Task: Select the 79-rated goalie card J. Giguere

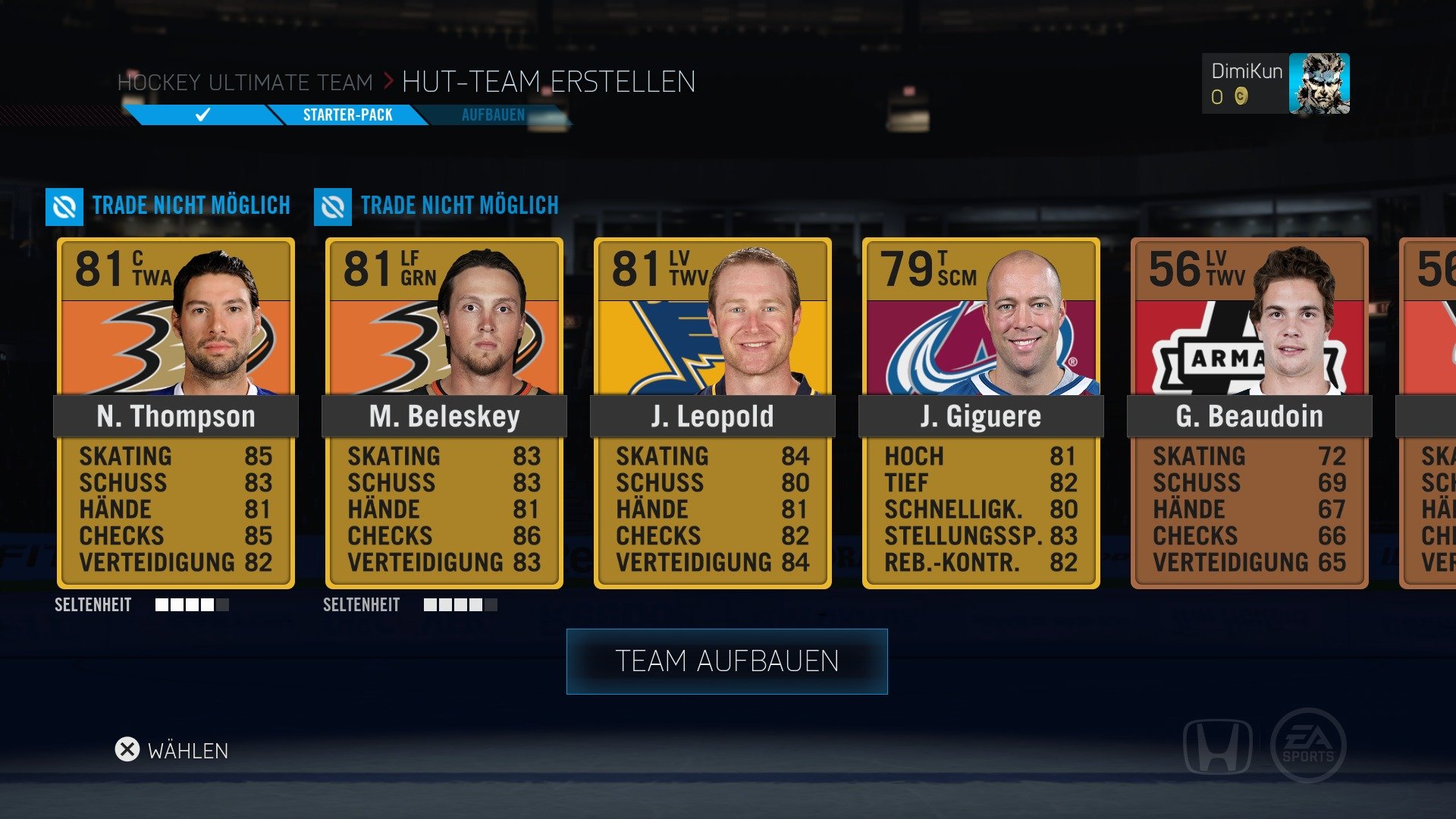Action: (x=981, y=413)
